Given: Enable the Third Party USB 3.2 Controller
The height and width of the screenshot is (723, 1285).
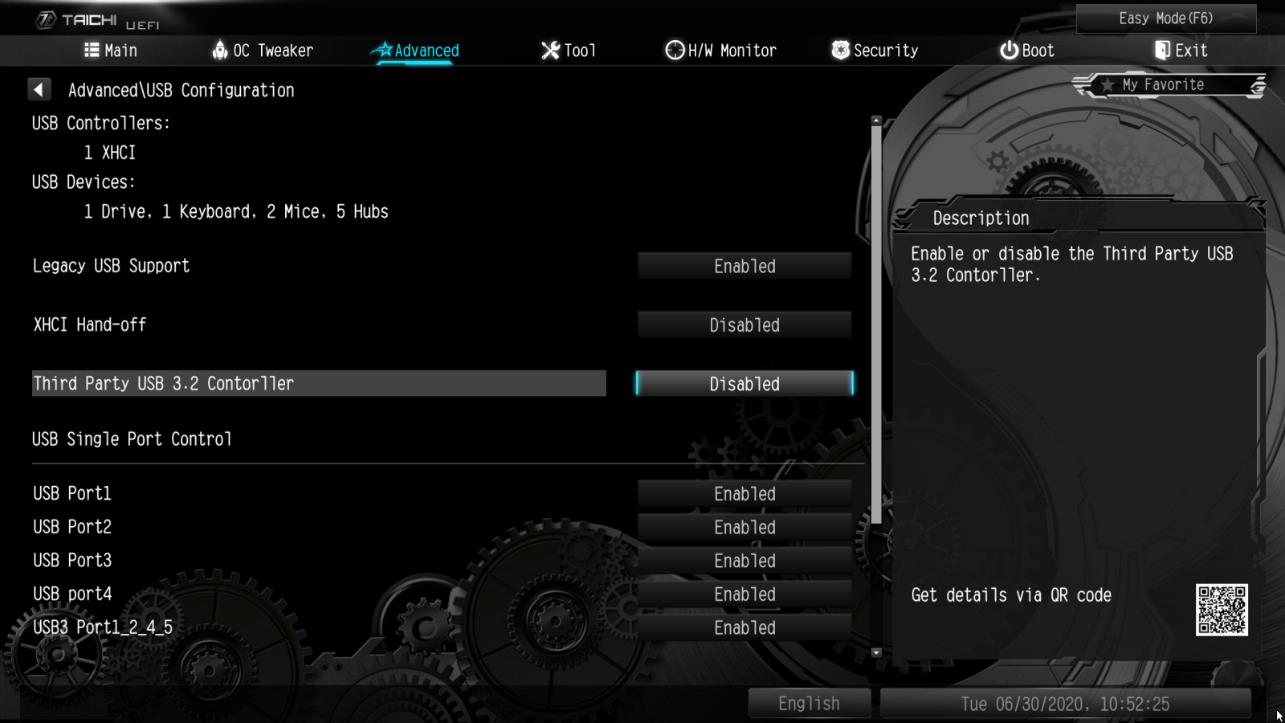Looking at the screenshot, I should pos(744,383).
